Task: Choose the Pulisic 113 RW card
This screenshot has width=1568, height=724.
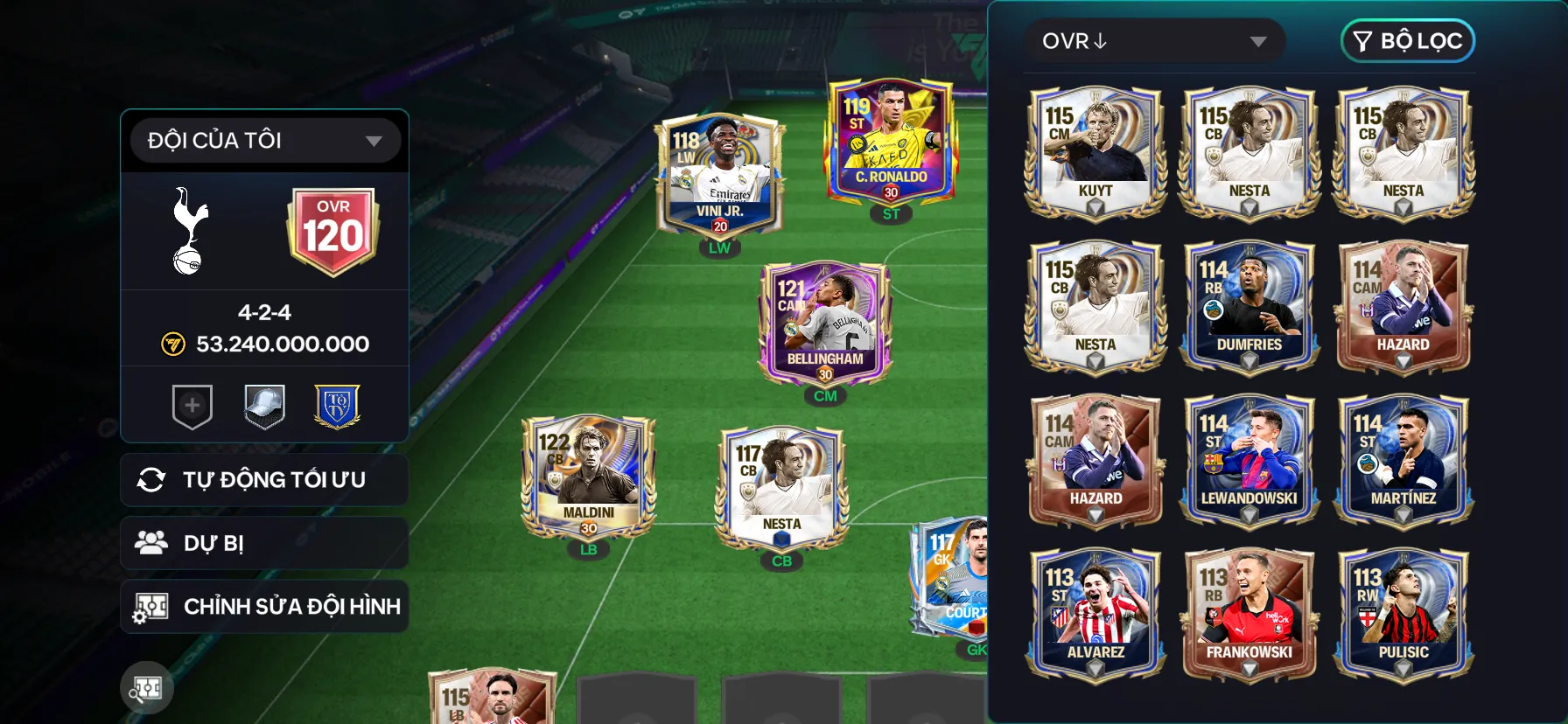Action: (x=1403, y=614)
